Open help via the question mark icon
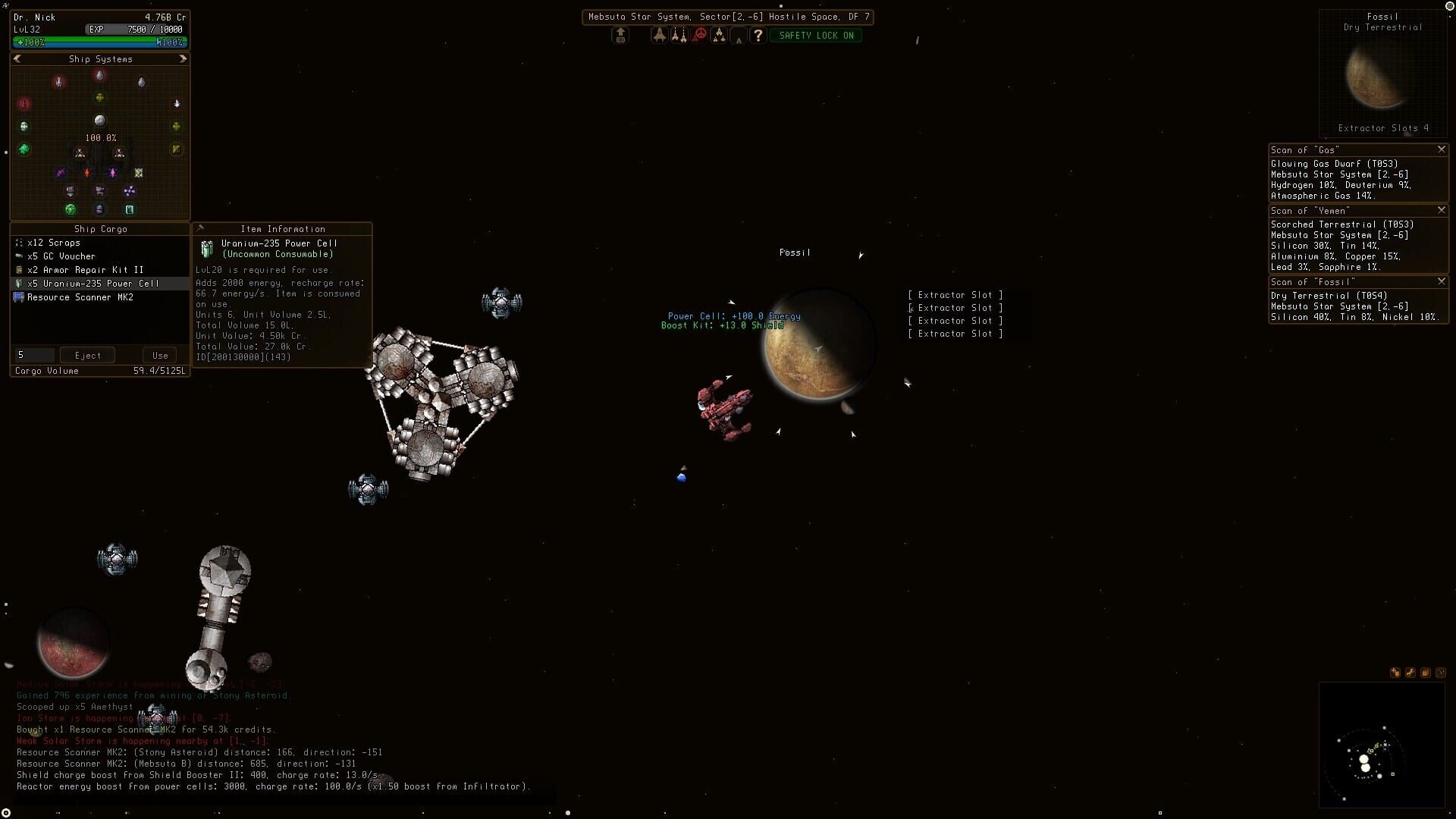The width and height of the screenshot is (1456, 819). (758, 35)
